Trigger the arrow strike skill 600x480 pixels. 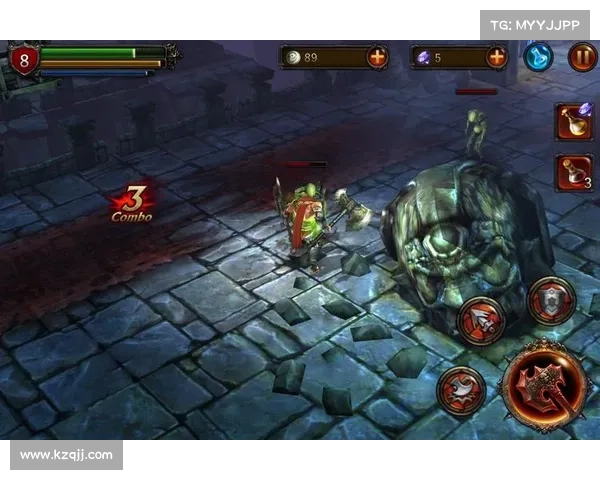(x=481, y=320)
